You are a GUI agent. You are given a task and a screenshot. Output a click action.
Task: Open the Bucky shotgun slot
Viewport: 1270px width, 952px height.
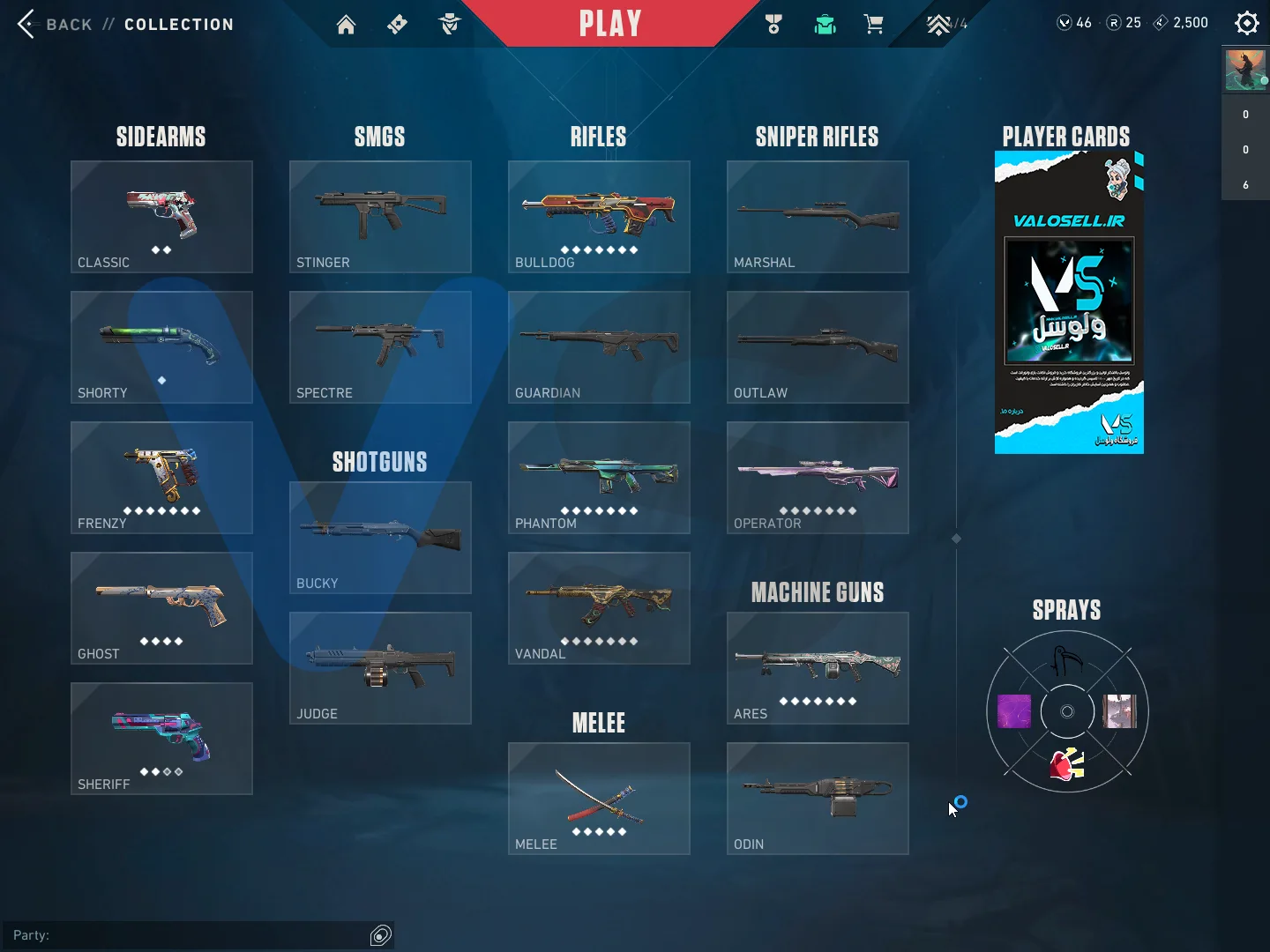(380, 538)
